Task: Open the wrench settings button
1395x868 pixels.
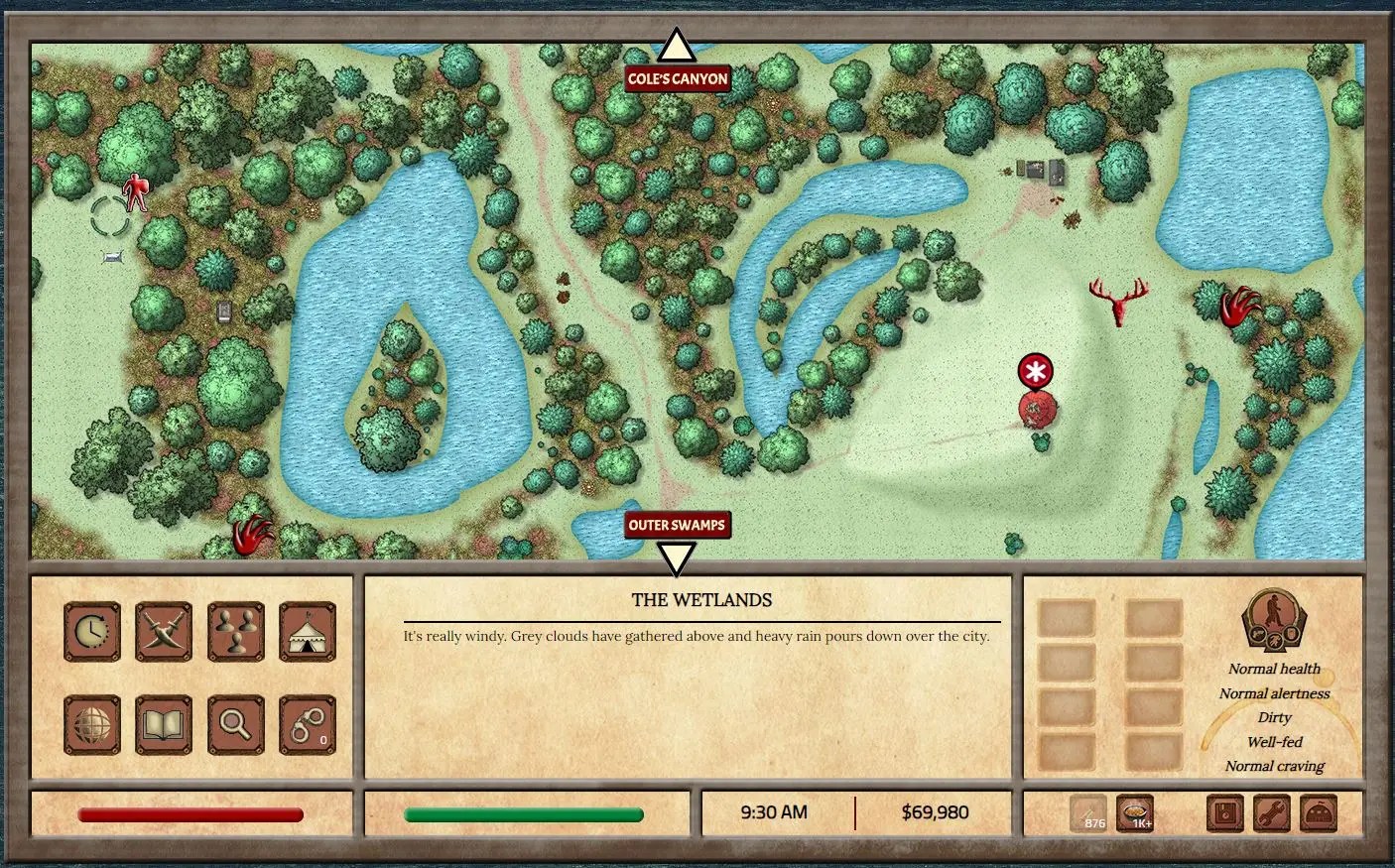Action: coord(1272,813)
